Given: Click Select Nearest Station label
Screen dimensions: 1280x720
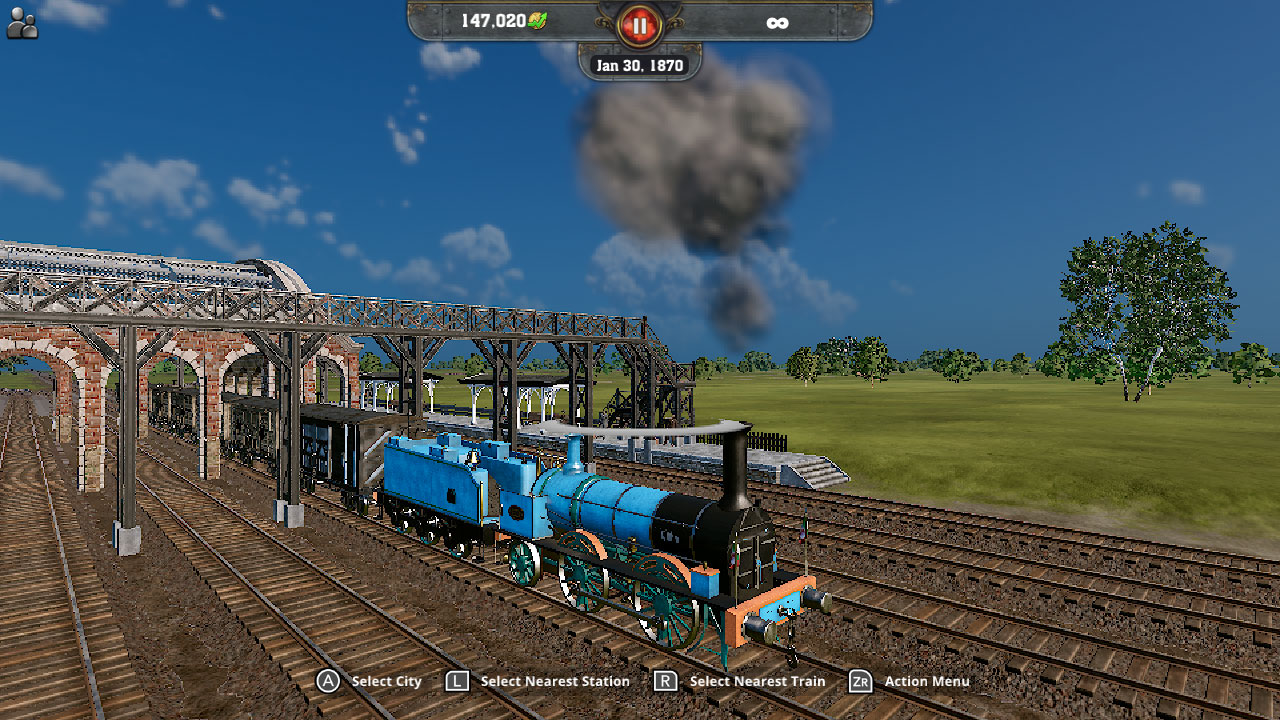Looking at the screenshot, I should (x=554, y=681).
